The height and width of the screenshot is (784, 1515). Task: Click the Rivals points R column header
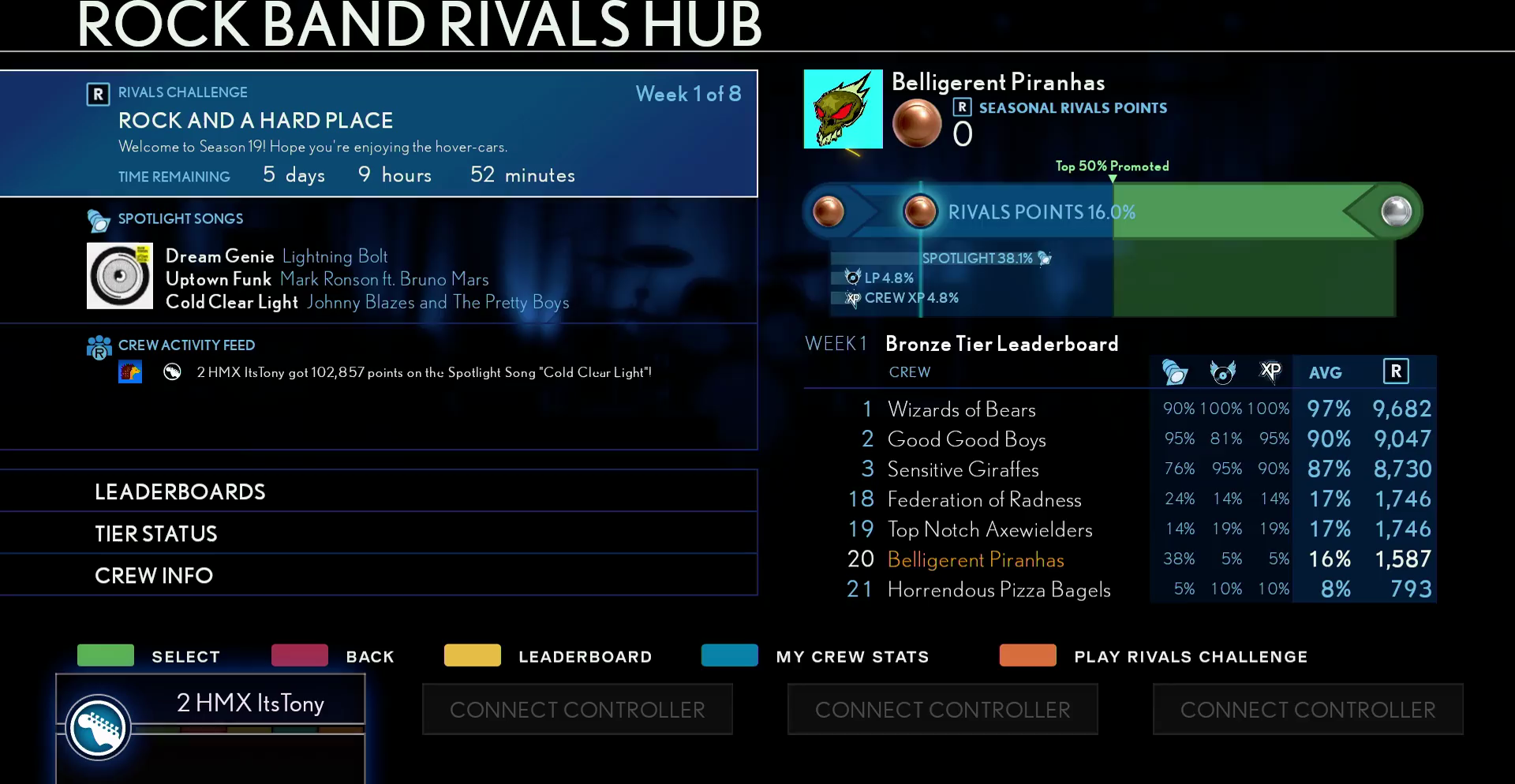click(x=1396, y=371)
